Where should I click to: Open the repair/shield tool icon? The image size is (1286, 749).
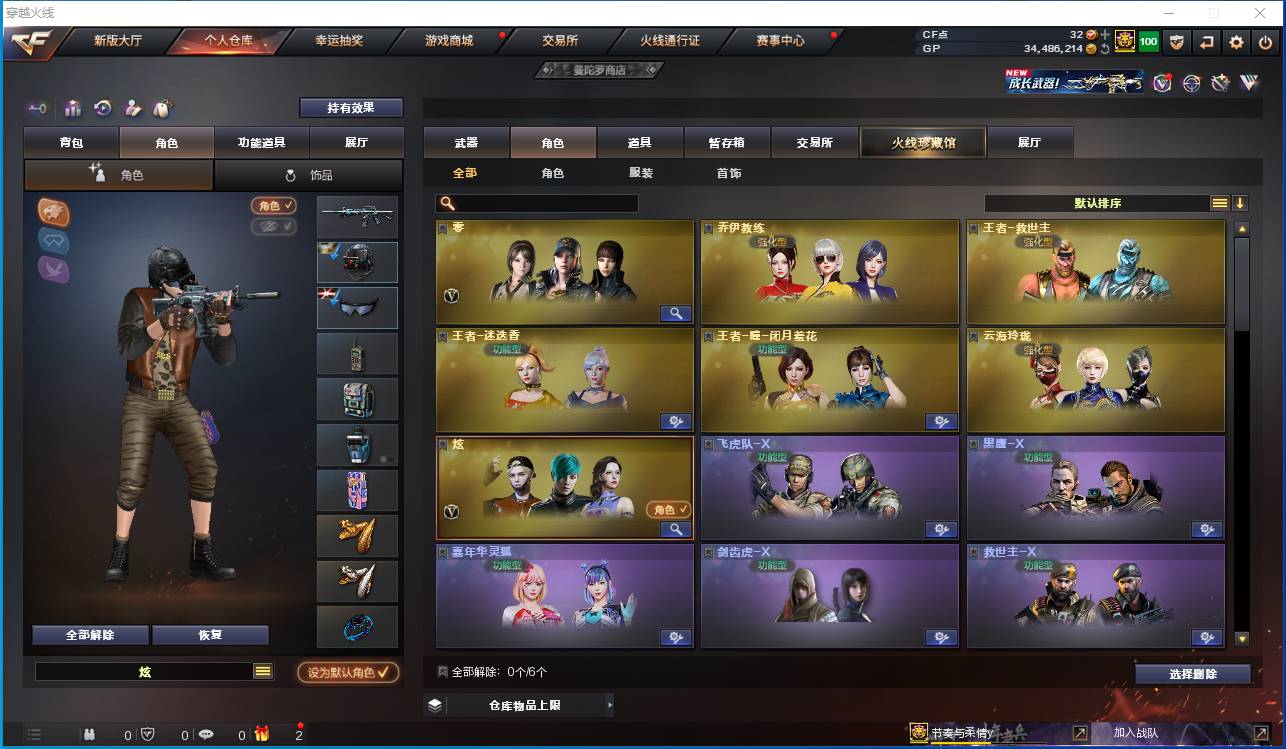[x=1177, y=41]
